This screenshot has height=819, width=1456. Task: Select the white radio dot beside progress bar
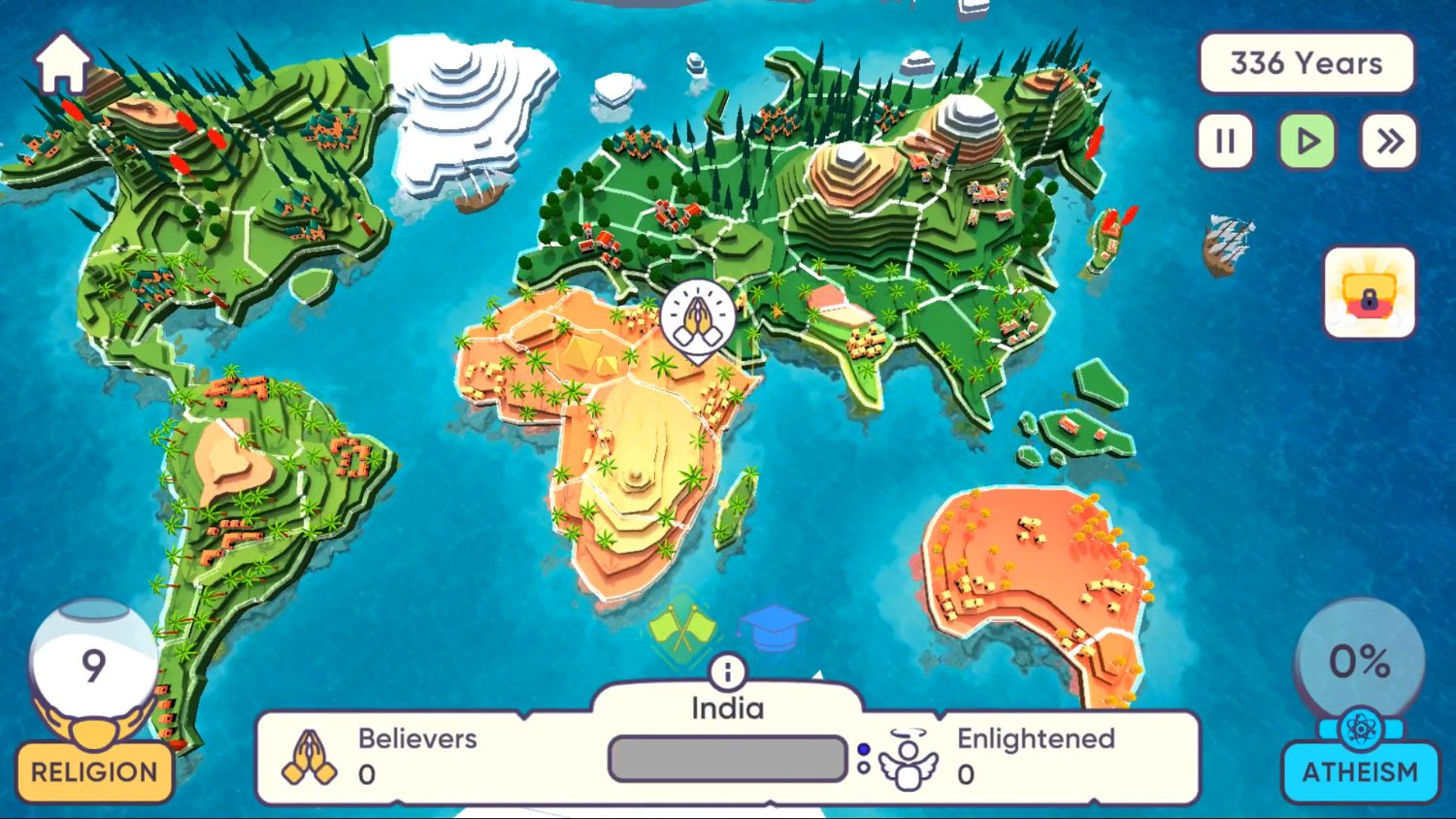862,767
